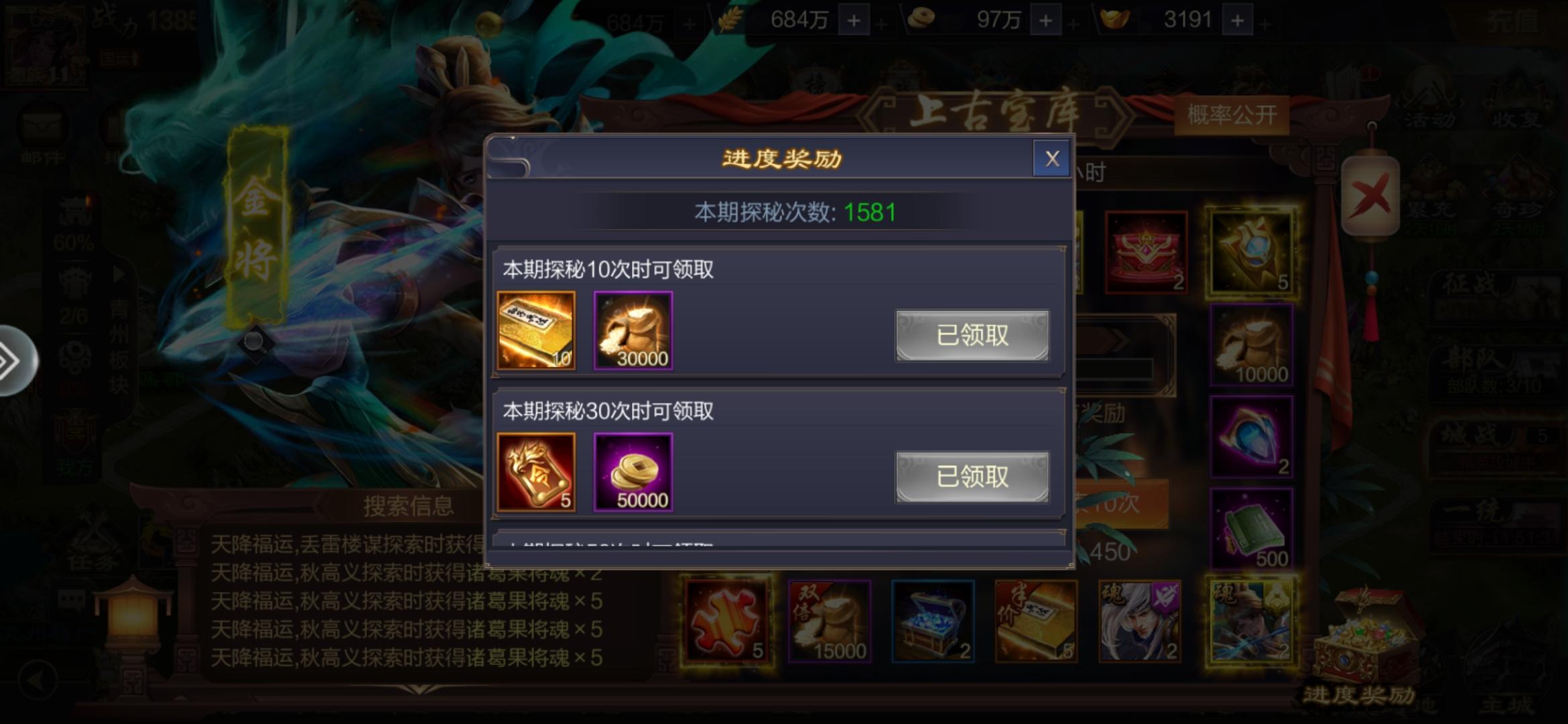Click the 已领取 button for 30 explorations
This screenshot has height=724, width=1568.
click(x=972, y=476)
